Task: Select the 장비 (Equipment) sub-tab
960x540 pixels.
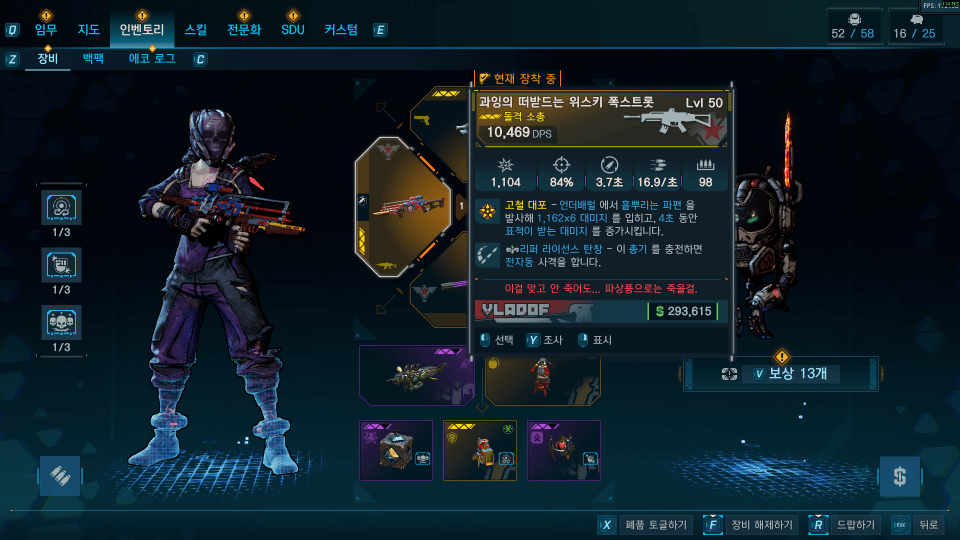Action: pyautogui.click(x=48, y=59)
